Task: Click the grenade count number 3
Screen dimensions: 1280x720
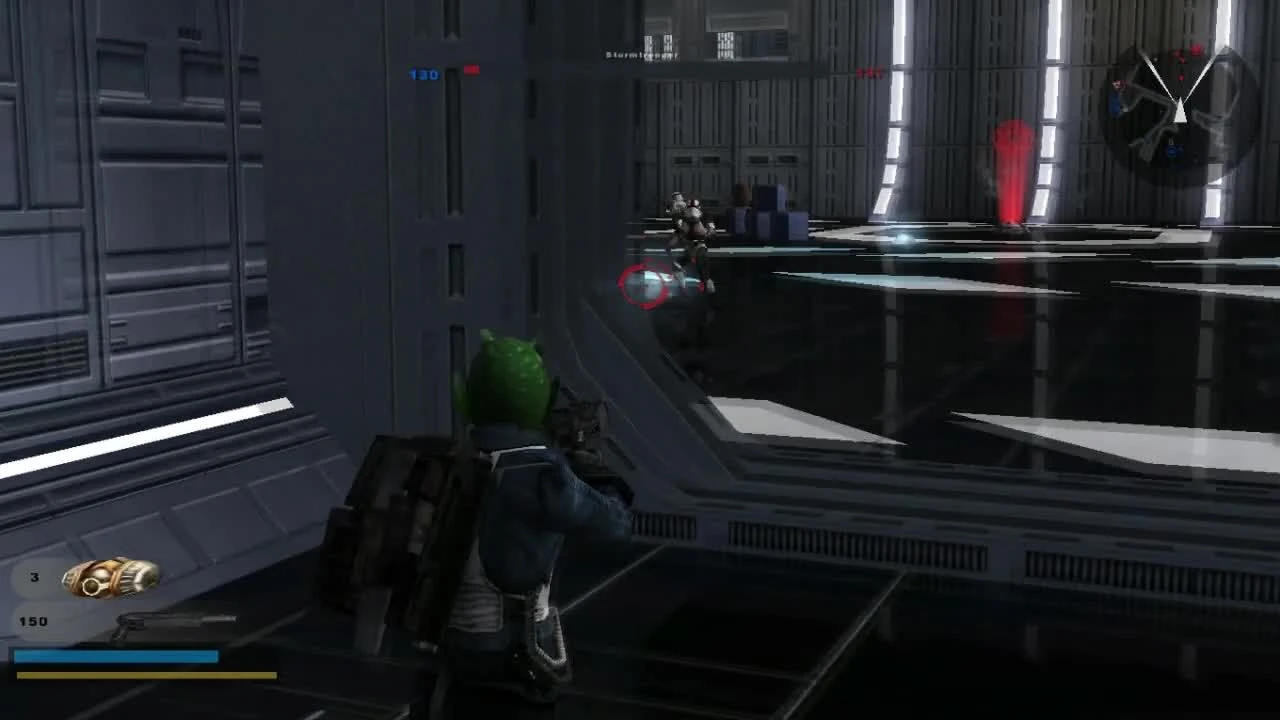Action: click(x=33, y=577)
